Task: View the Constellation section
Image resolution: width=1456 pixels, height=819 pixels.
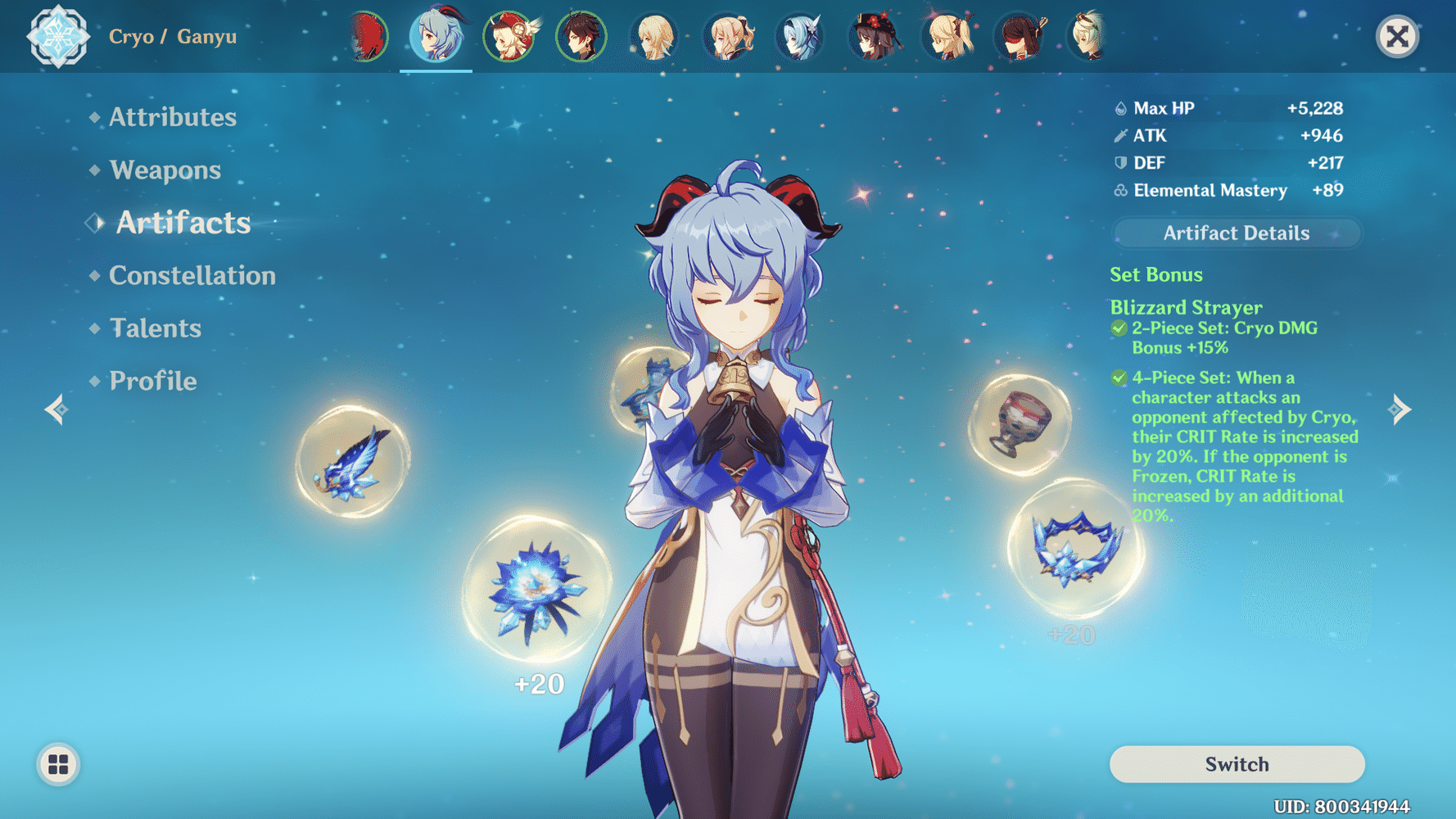Action: pos(192,275)
